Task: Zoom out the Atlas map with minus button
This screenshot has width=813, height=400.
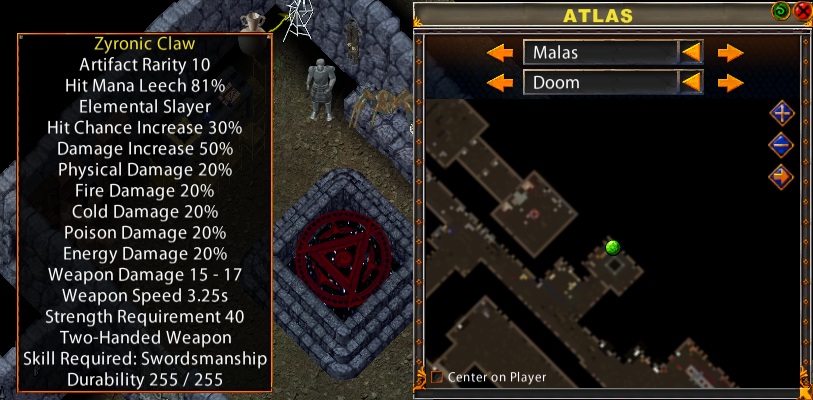Action: (x=782, y=145)
